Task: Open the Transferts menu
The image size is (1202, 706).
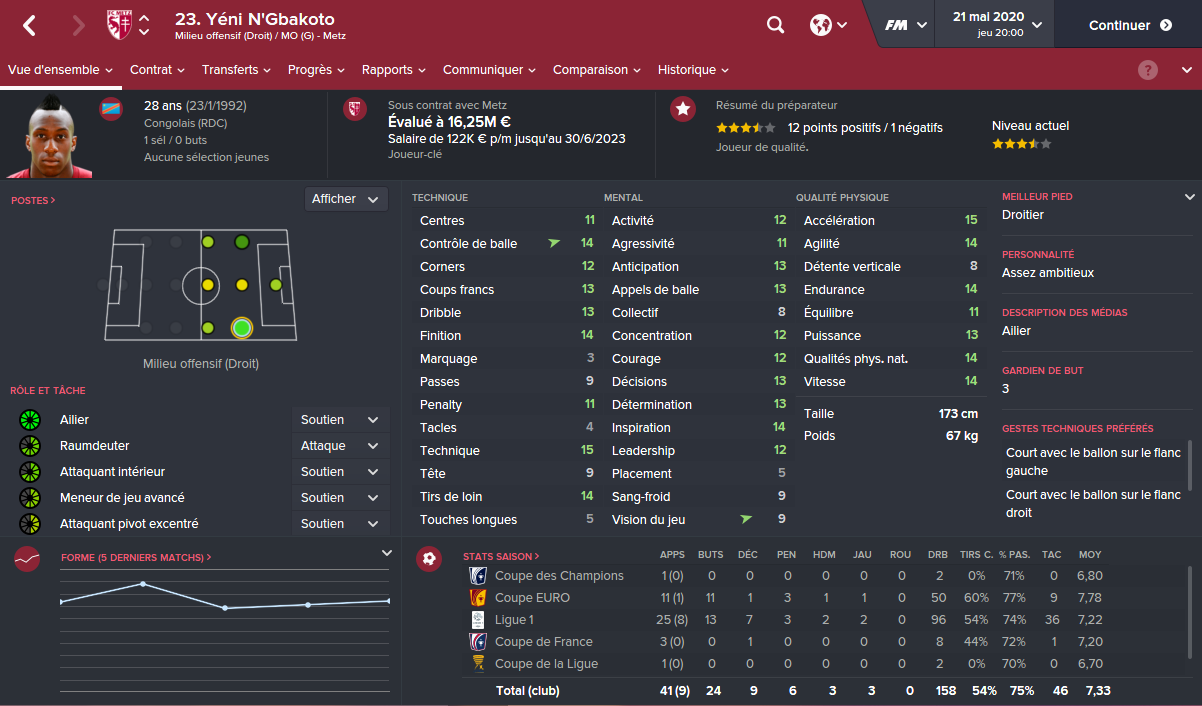Action: click(236, 70)
